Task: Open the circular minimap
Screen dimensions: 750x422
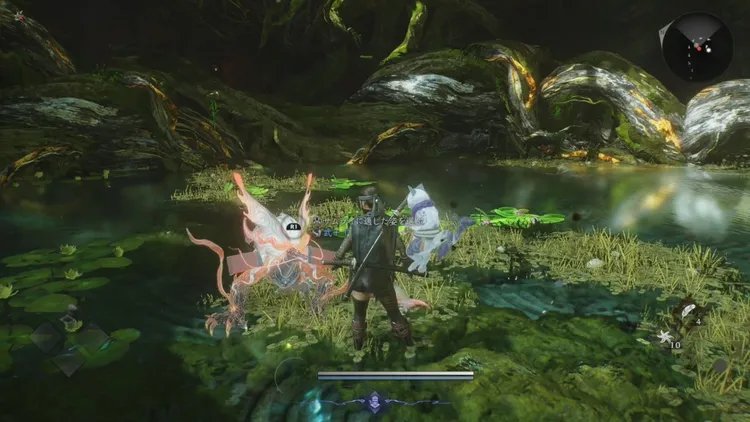Action: click(x=696, y=47)
